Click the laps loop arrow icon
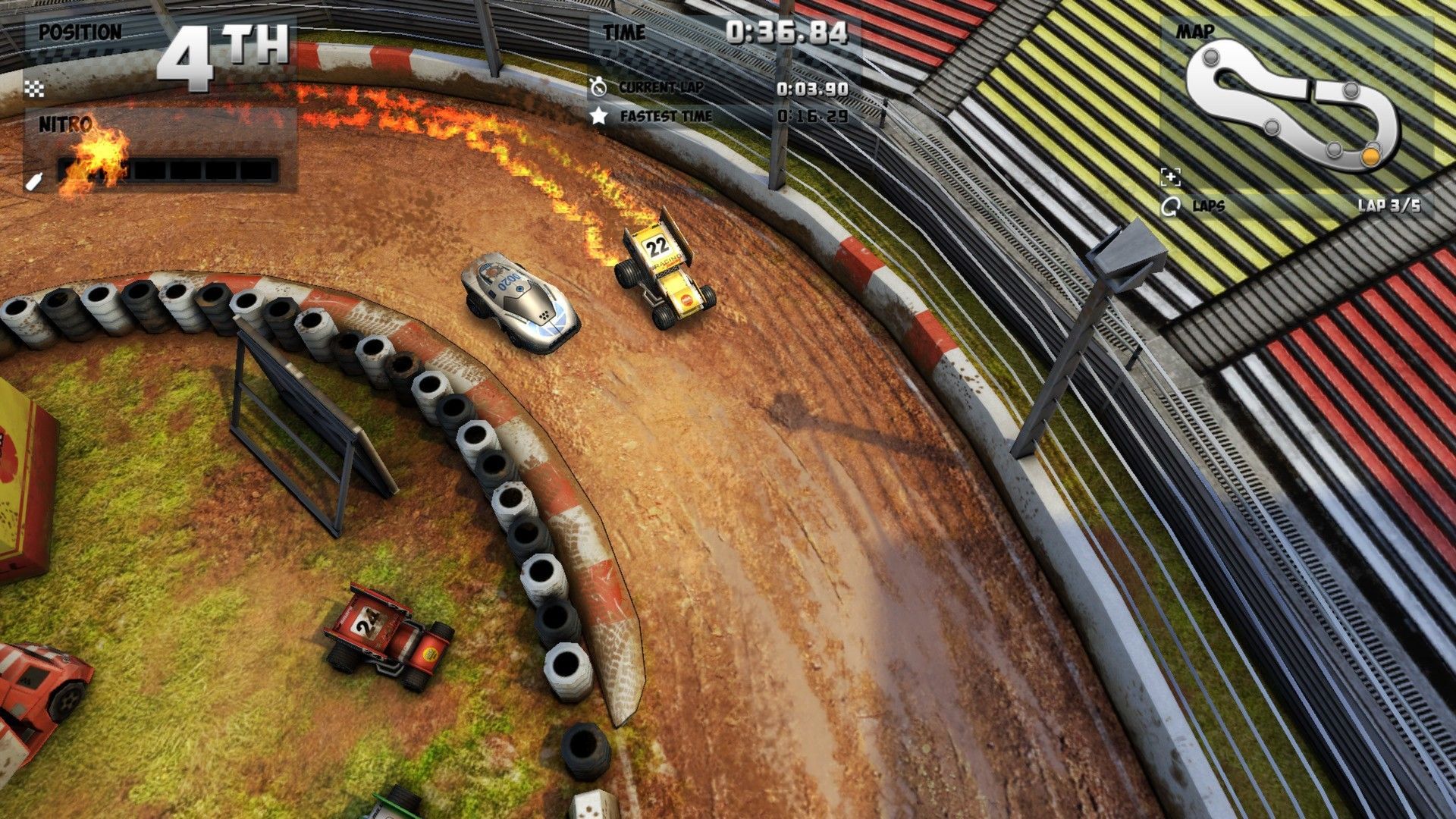Screen dimensions: 1456x819 point(1171,206)
